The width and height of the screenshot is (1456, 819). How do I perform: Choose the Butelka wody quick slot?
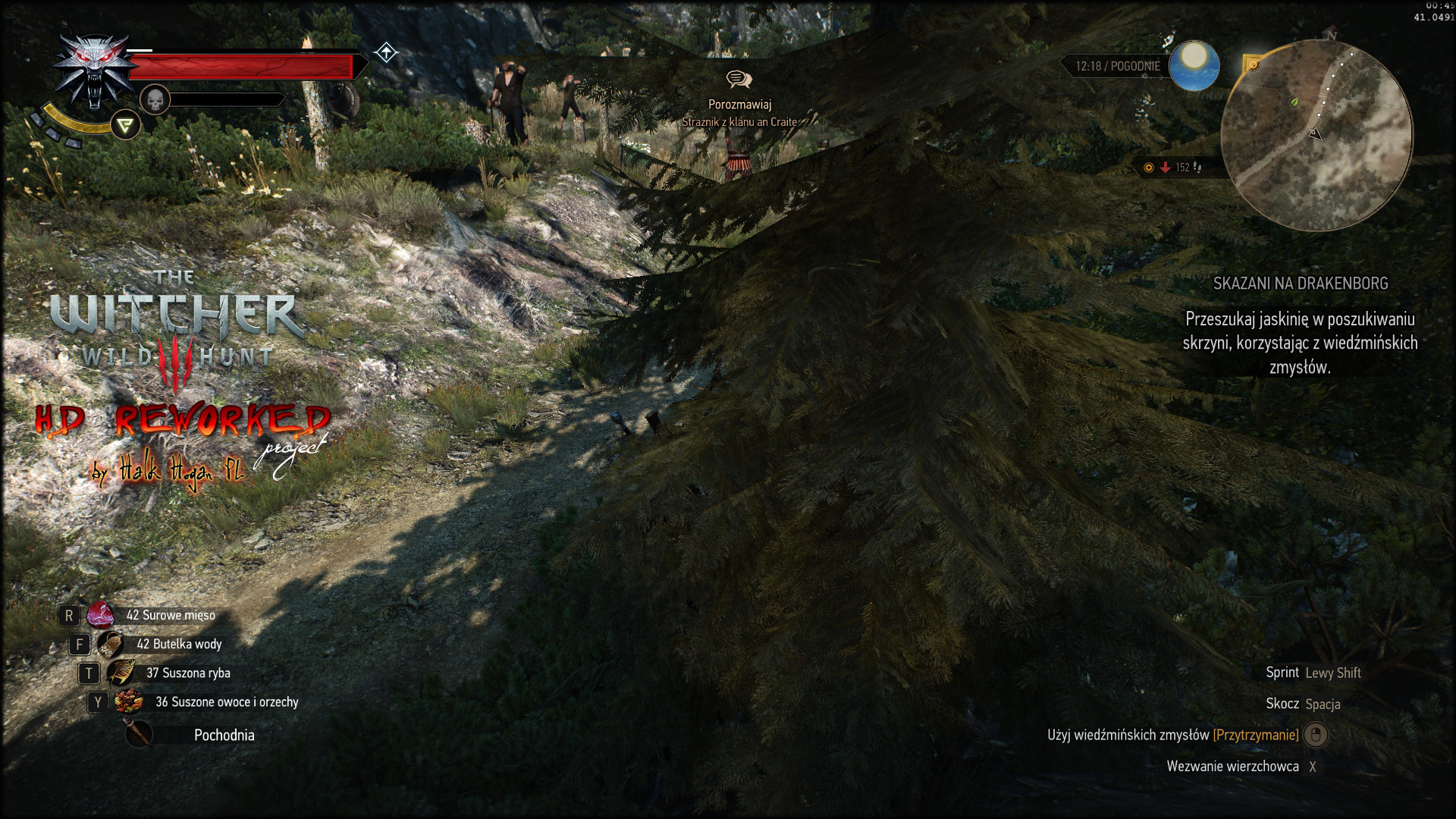coord(111,645)
